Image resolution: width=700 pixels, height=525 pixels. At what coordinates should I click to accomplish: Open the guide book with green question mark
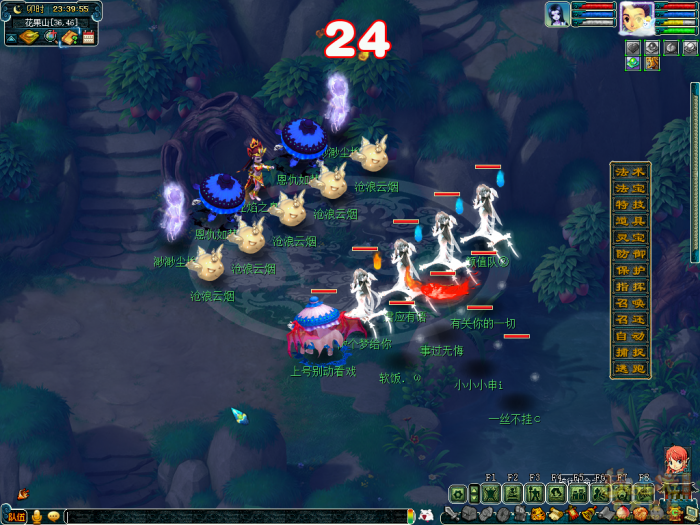pyautogui.click(x=68, y=37)
